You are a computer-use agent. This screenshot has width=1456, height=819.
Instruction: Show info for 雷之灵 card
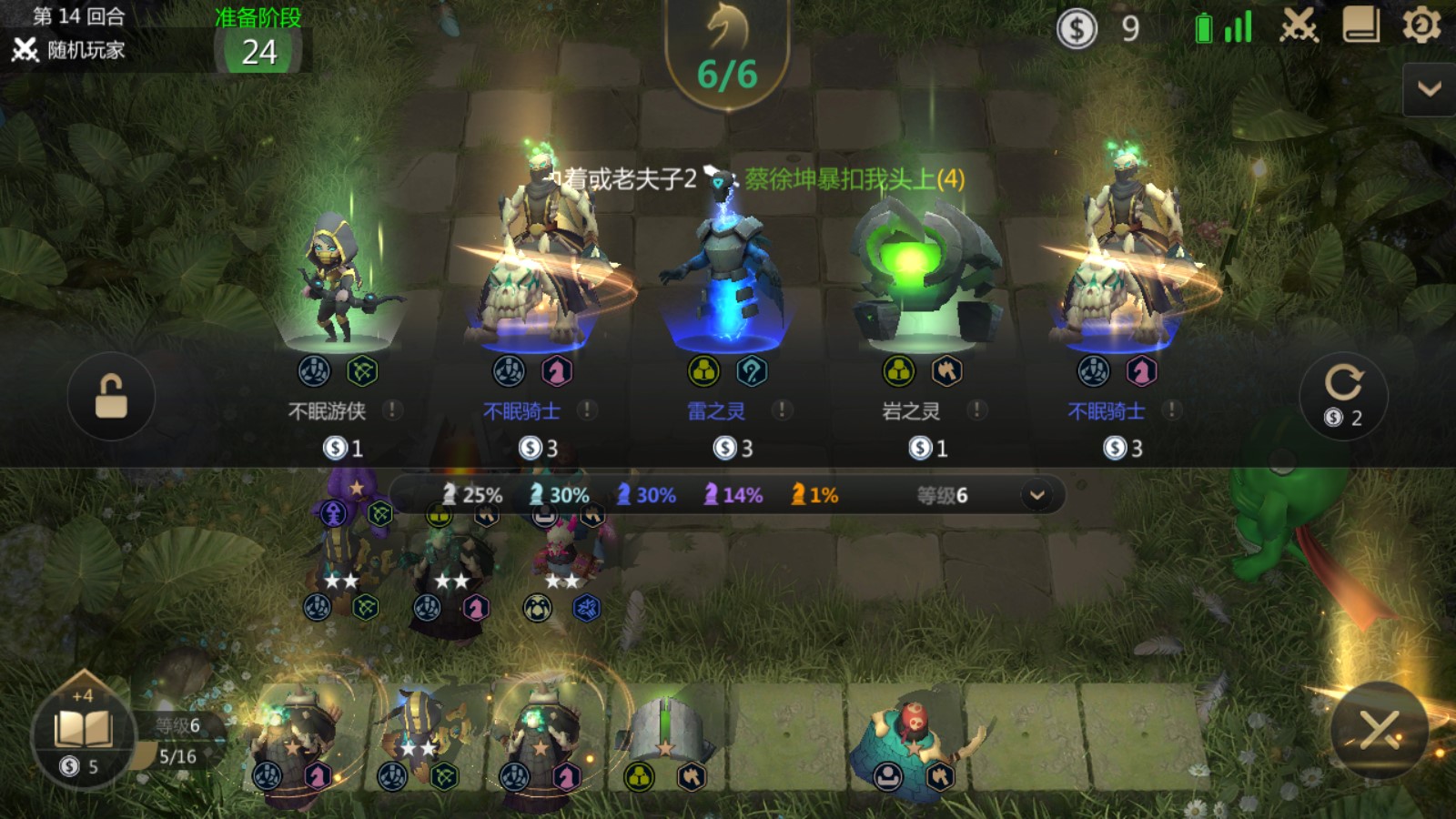coord(782,410)
